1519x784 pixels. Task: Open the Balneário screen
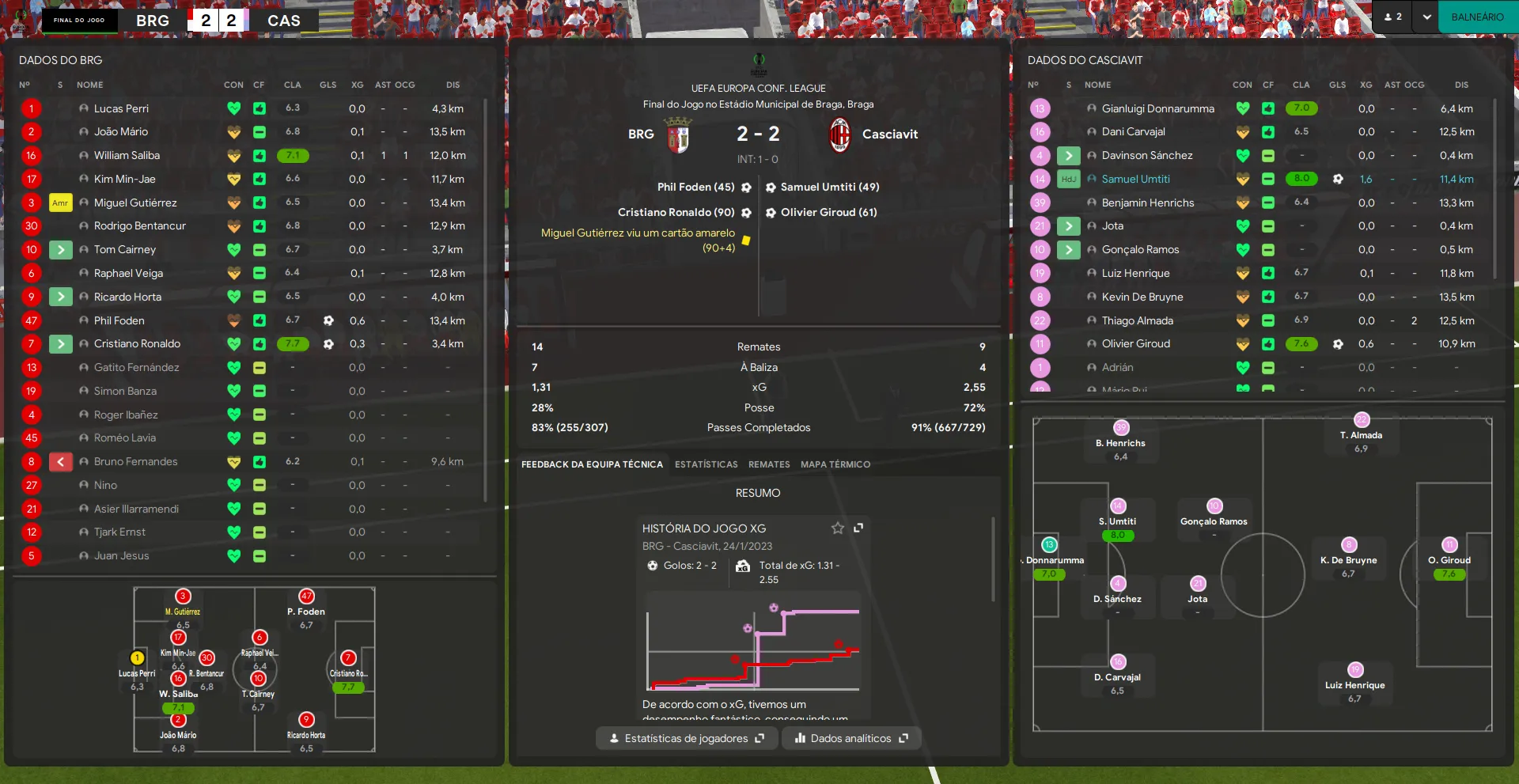(x=1477, y=17)
